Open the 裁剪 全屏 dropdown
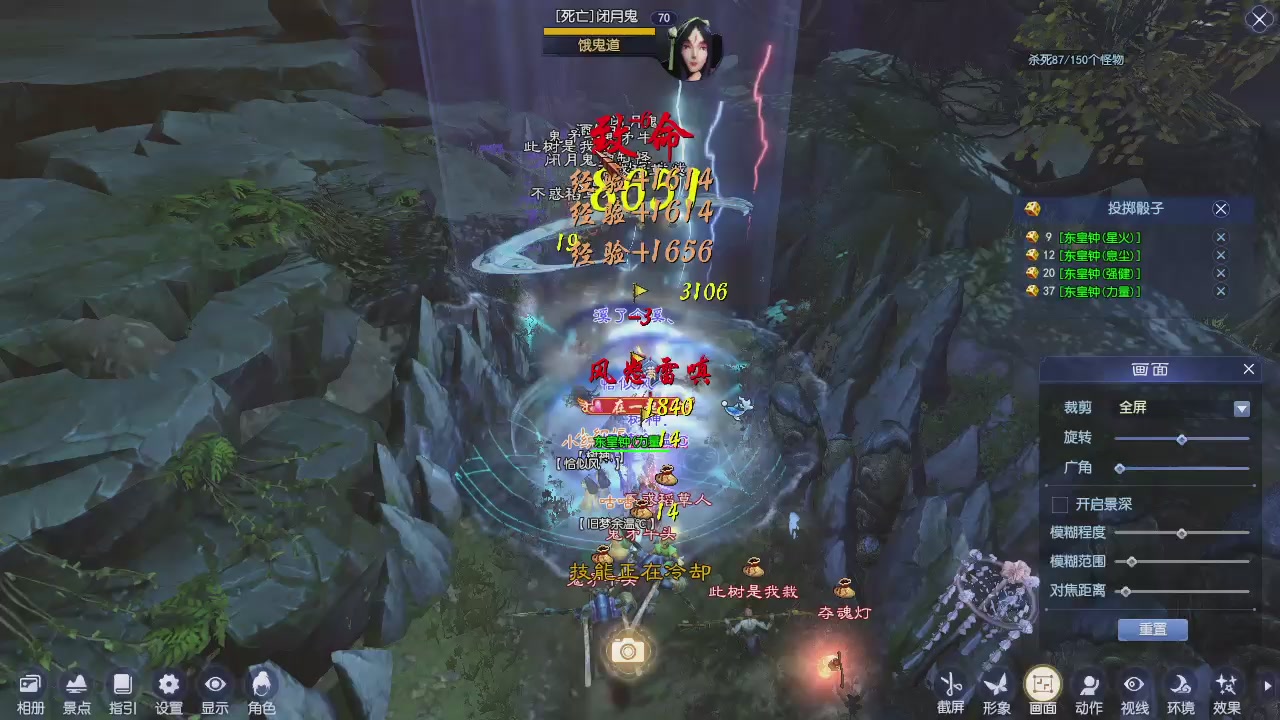Screen dimensions: 1280x720 (1241, 408)
